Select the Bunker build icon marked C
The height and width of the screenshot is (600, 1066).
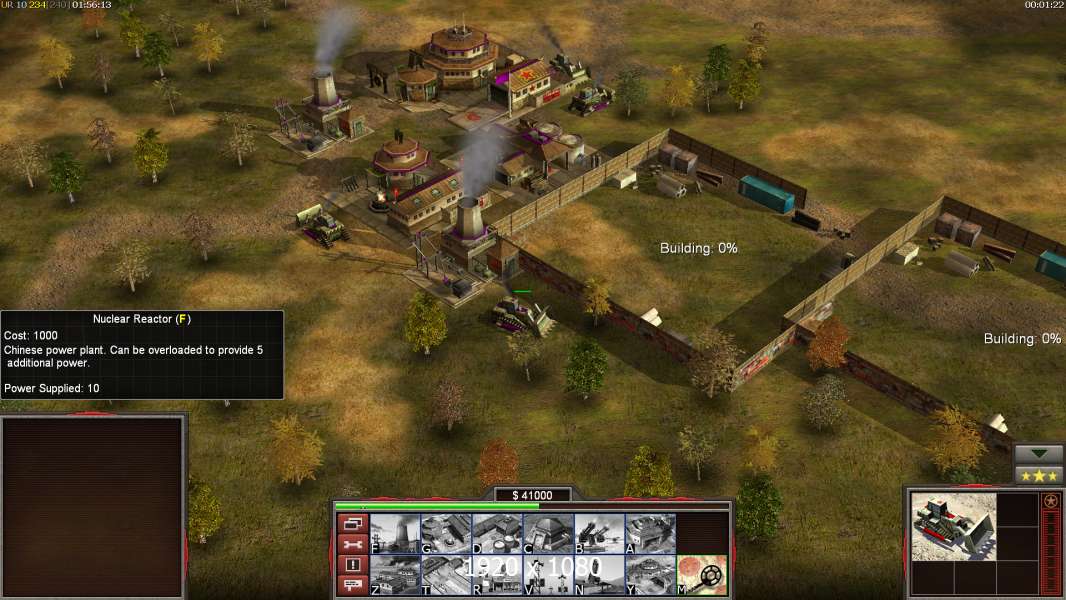pos(548,534)
